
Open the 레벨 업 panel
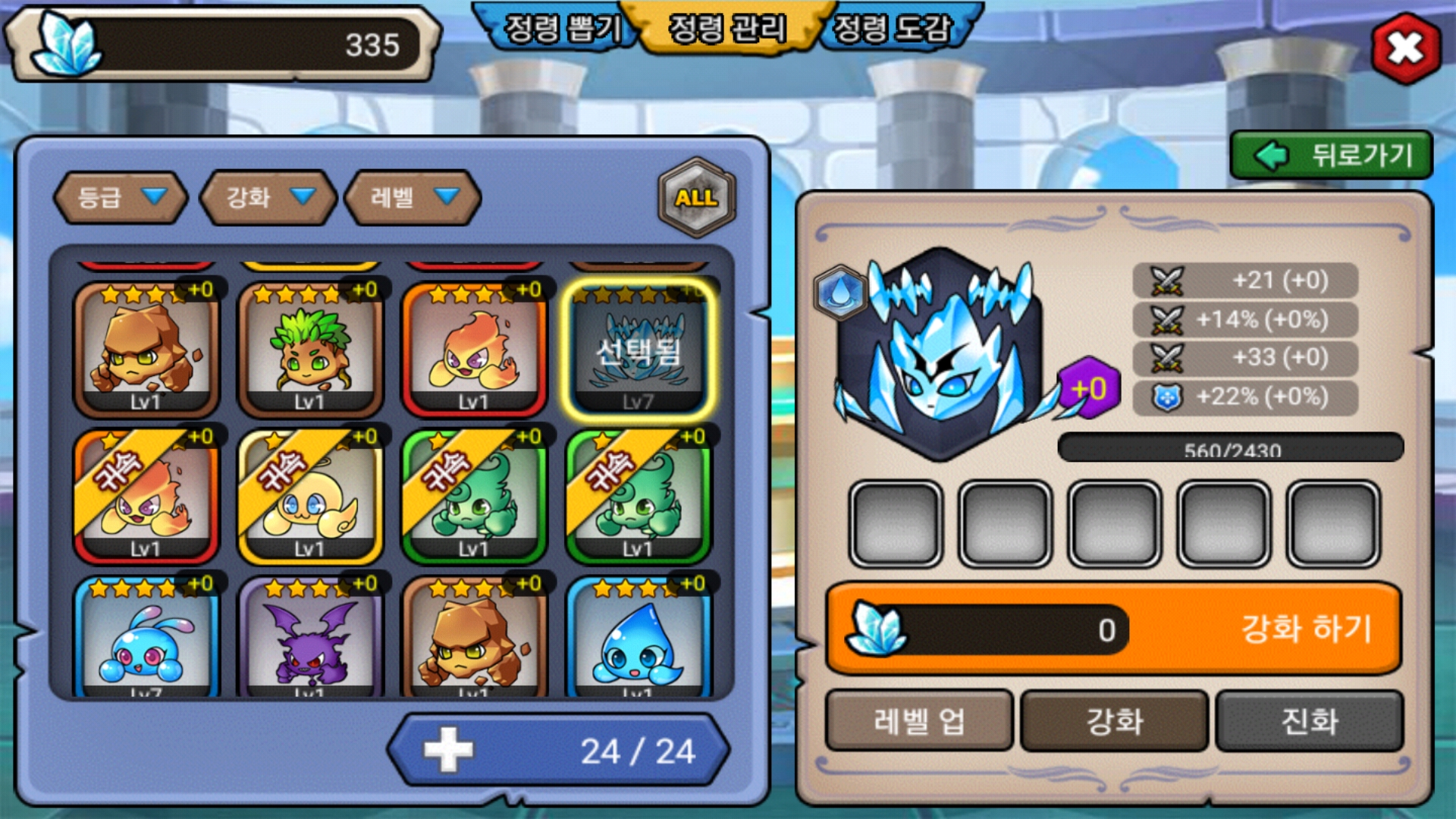pyautogui.click(x=919, y=720)
